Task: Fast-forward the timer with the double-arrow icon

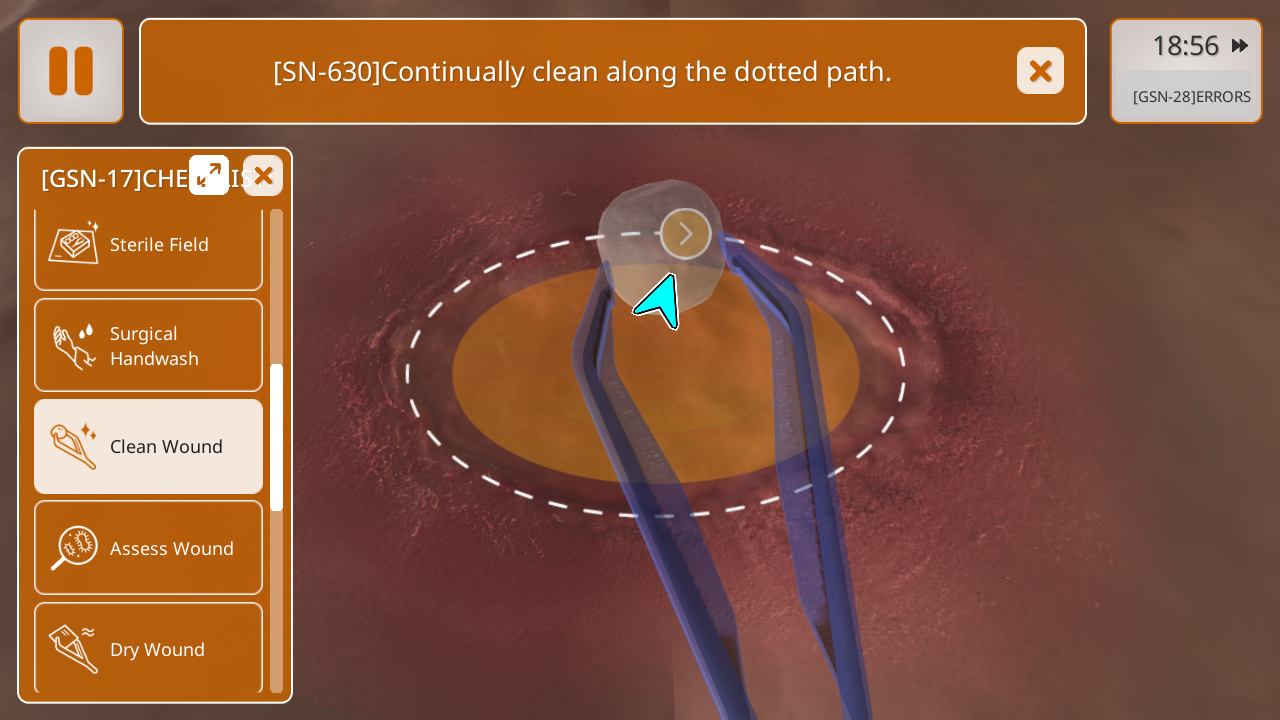Action: pyautogui.click(x=1240, y=46)
